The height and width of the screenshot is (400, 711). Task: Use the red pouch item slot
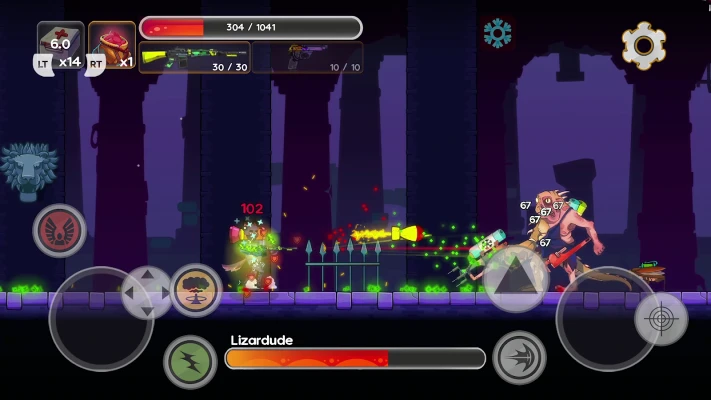(112, 45)
